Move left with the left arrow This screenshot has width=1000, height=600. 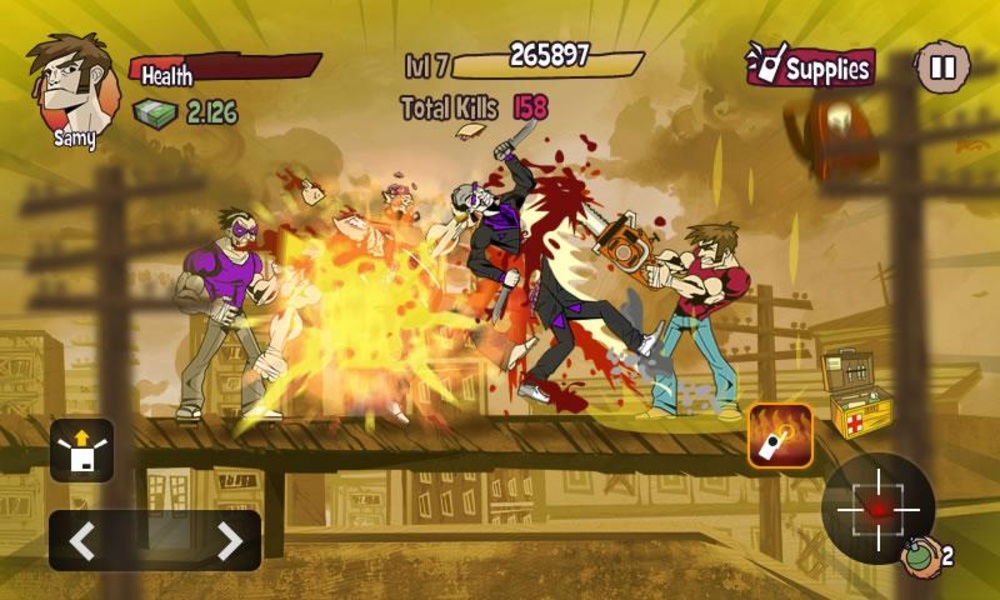point(83,541)
